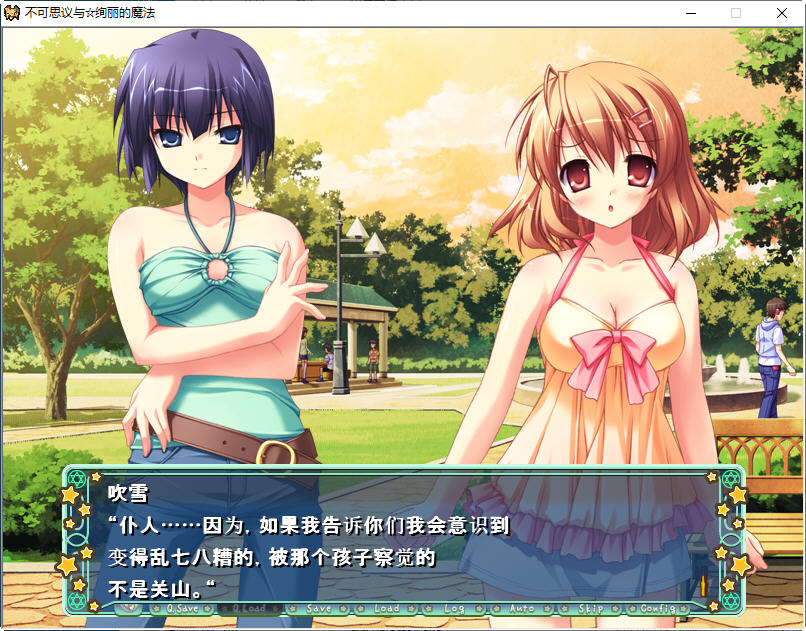Show the dialogue Log

454,608
